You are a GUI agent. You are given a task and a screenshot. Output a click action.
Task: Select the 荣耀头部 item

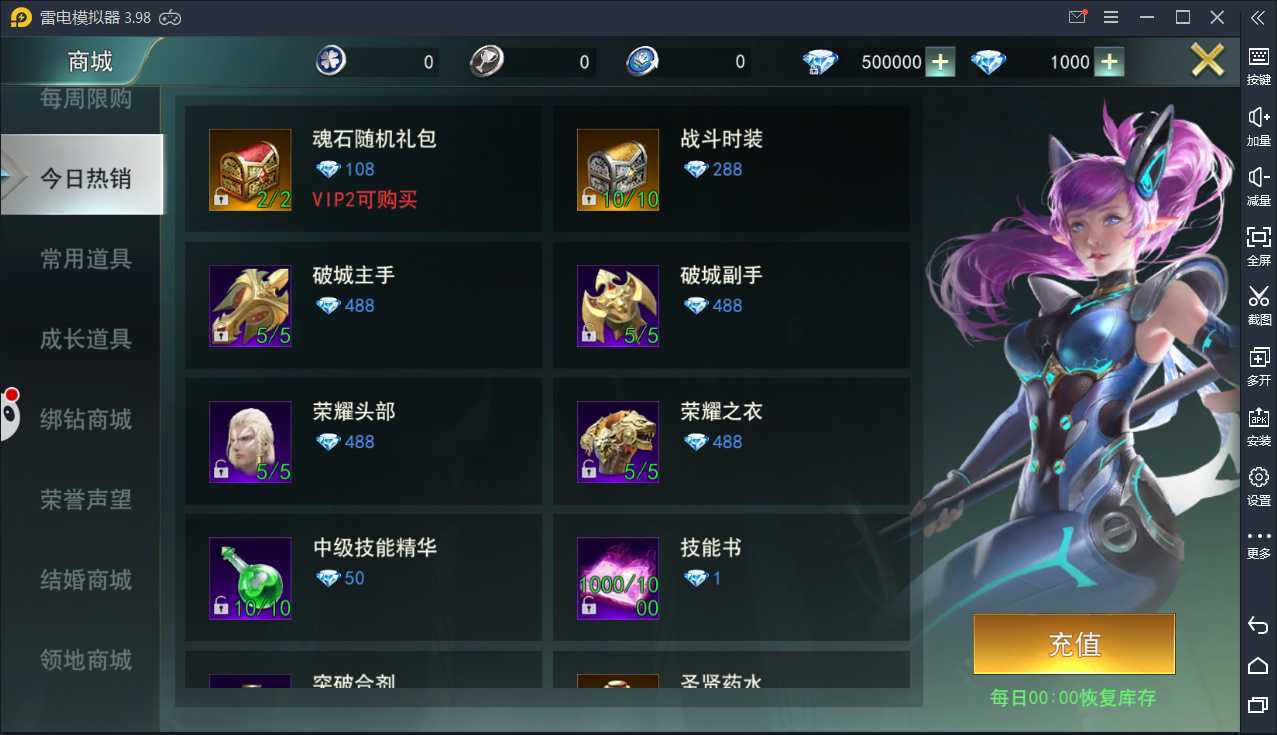[x=363, y=441]
